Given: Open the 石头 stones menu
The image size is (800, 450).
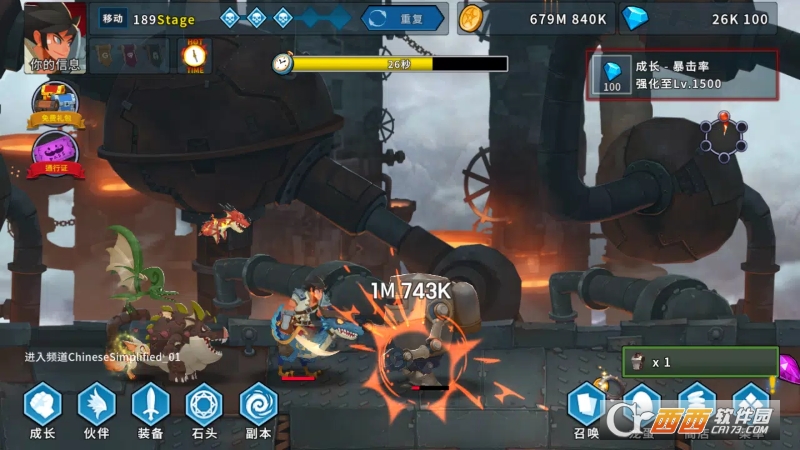Looking at the screenshot, I should coord(205,410).
